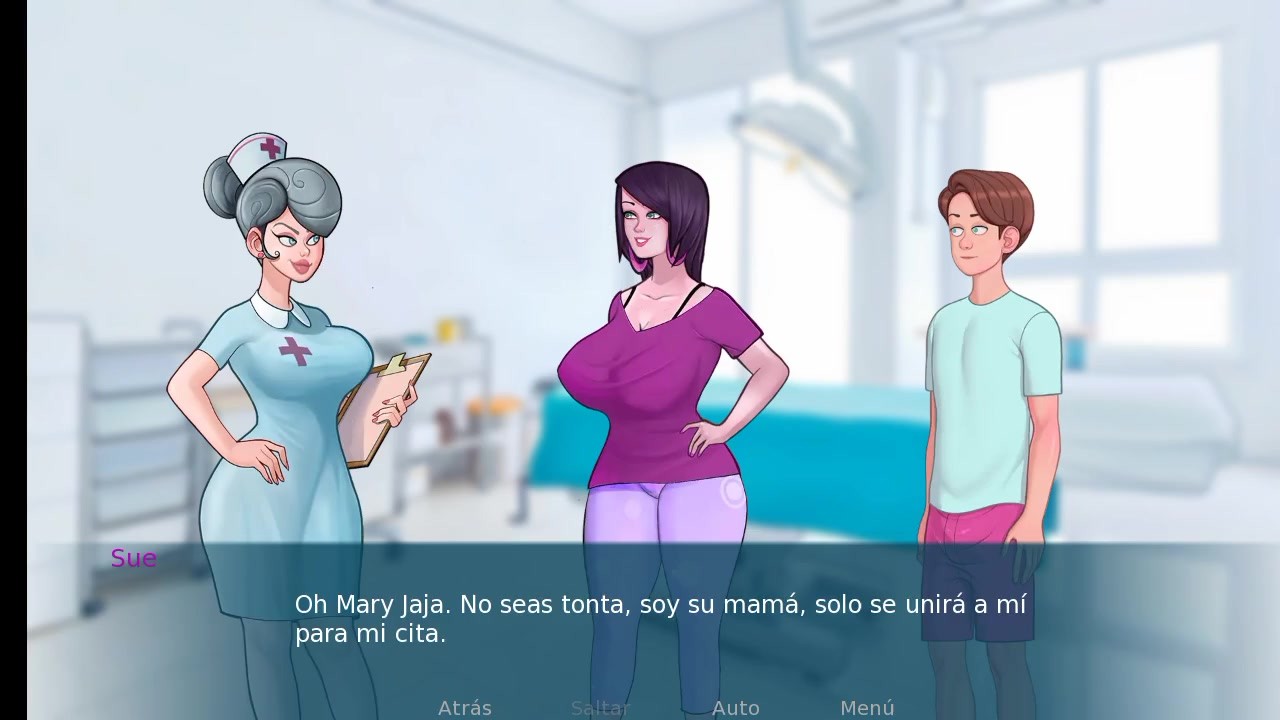Screen dimensions: 1280x720
Task: Go back with the Atrás button
Action: [465, 708]
